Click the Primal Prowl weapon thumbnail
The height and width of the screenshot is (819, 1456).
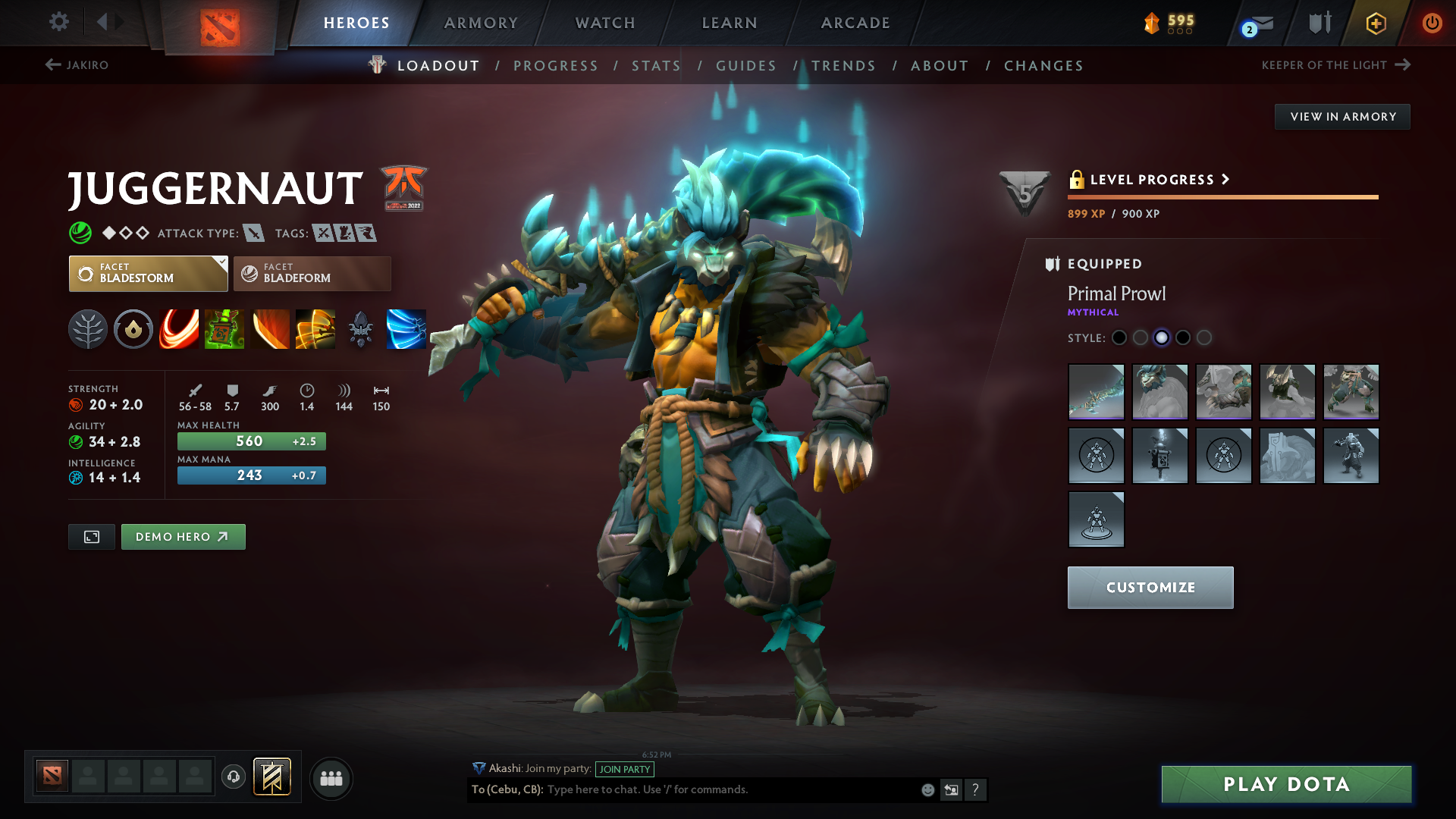point(1096,392)
